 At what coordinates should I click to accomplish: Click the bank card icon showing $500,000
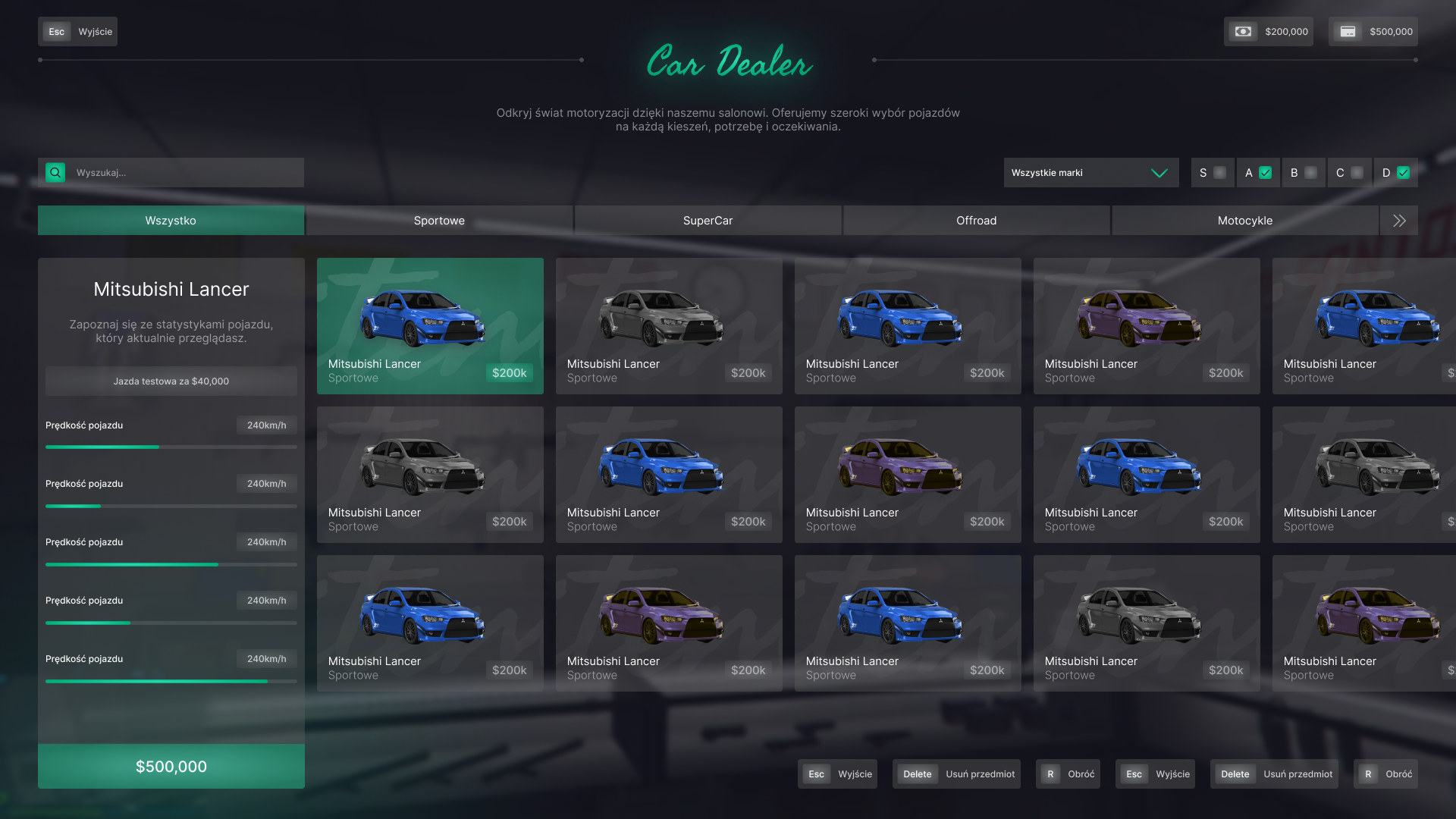pyautogui.click(x=1347, y=31)
